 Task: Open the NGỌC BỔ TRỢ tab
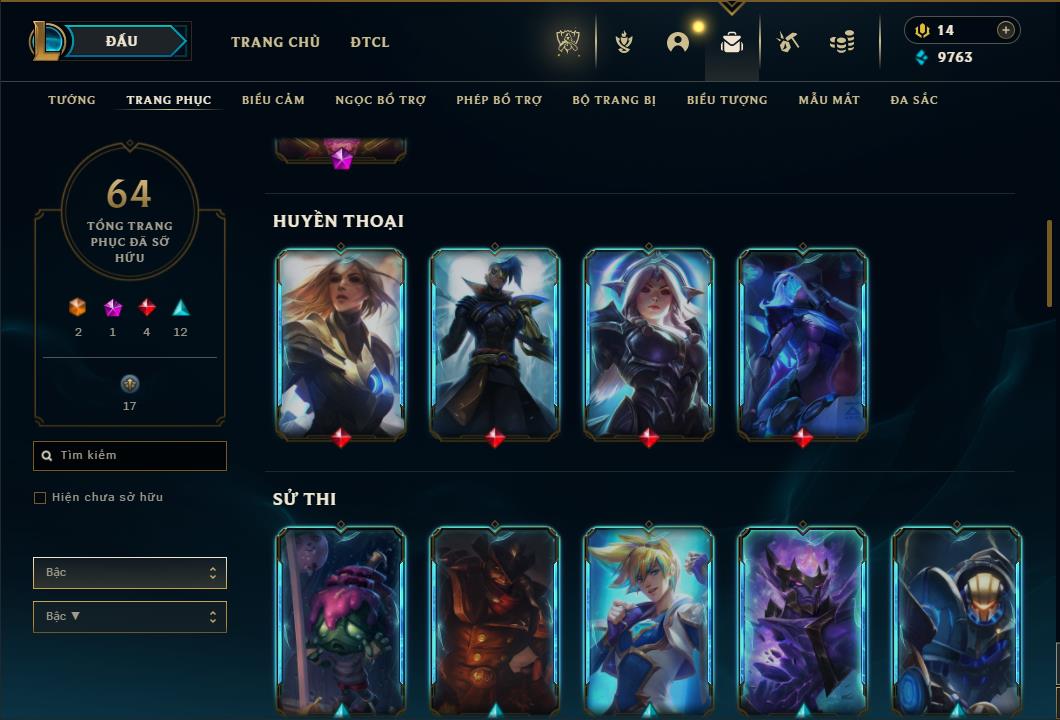point(380,100)
